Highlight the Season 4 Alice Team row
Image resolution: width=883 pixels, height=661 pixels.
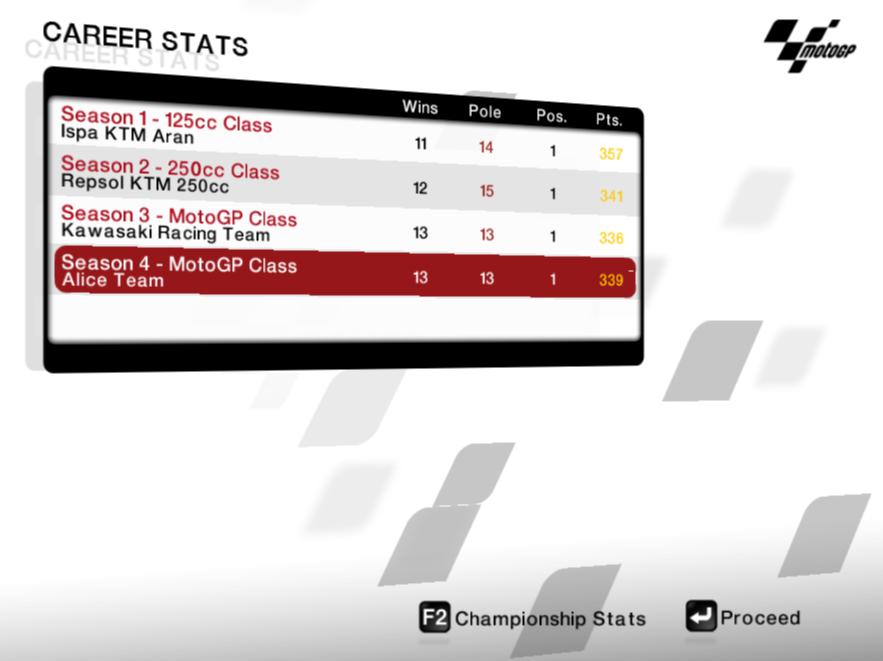[x=340, y=274]
